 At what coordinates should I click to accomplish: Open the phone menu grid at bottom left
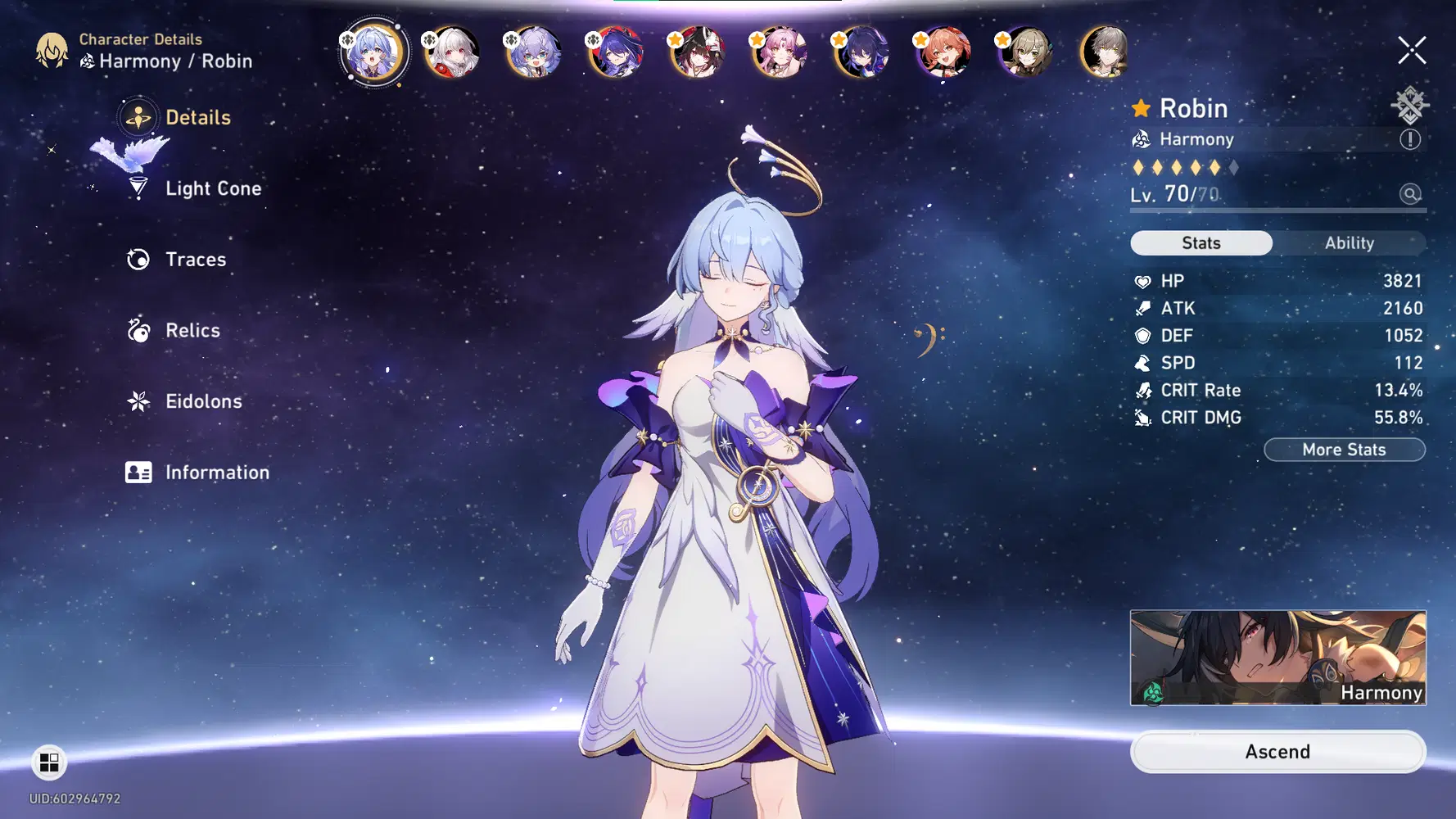pyautogui.click(x=49, y=762)
